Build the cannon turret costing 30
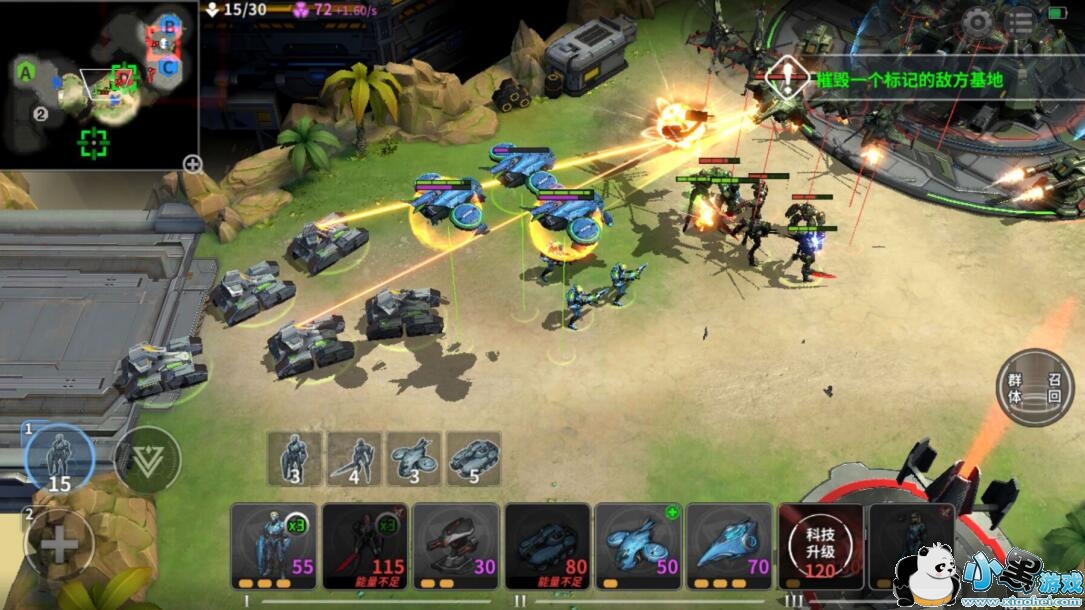This screenshot has height=610, width=1085. [x=456, y=546]
